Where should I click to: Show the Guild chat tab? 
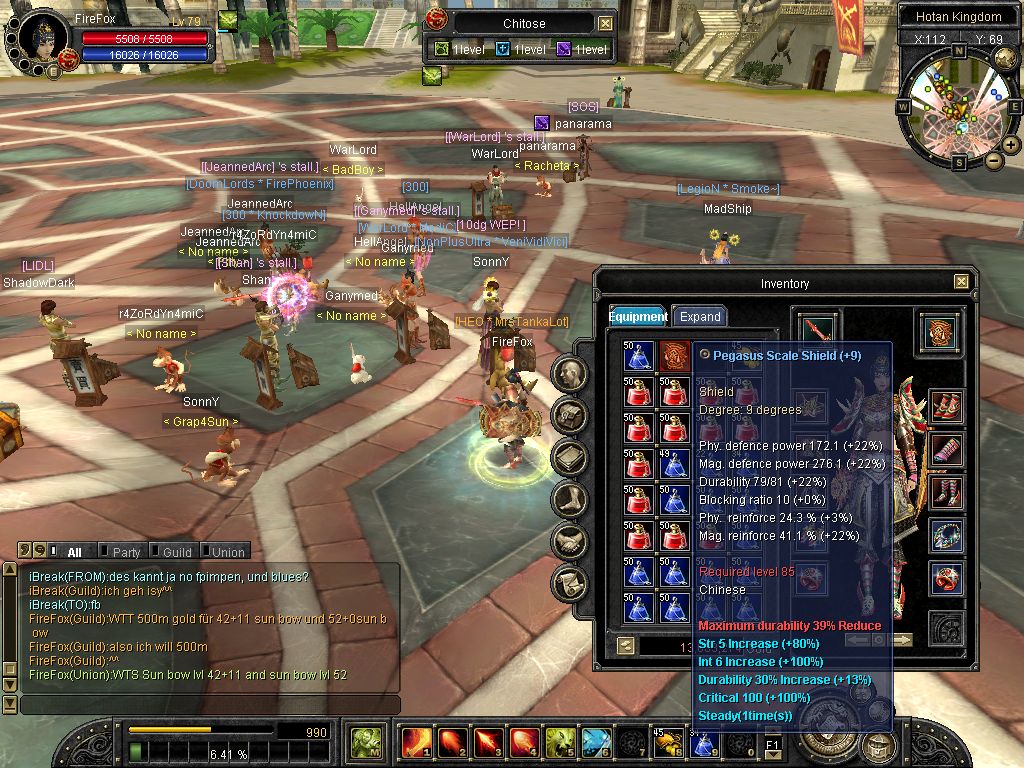(176, 551)
